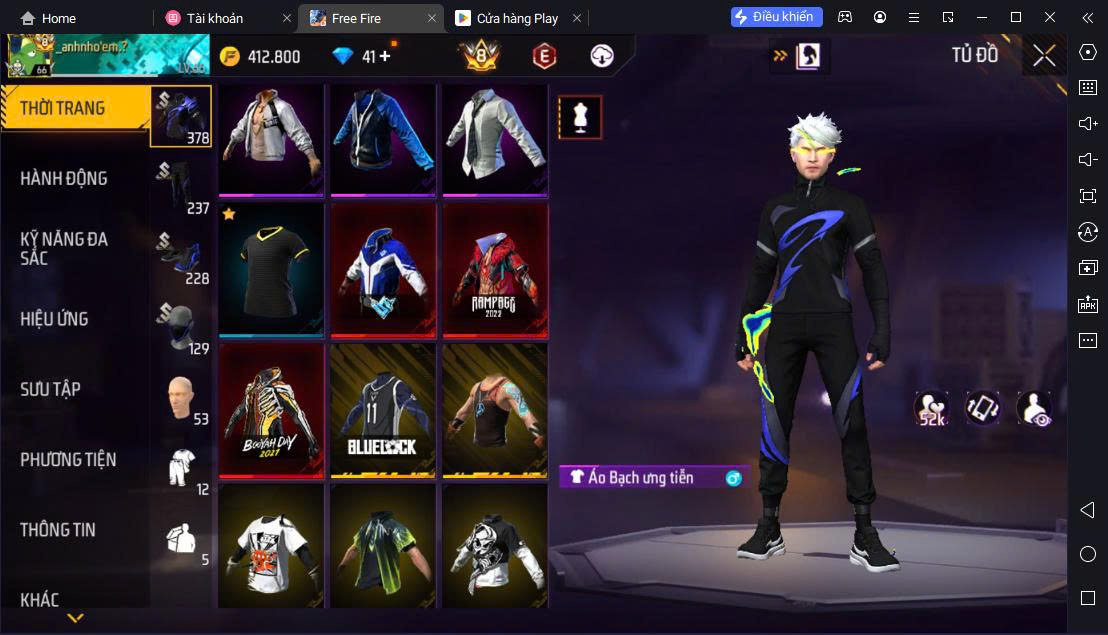Choose the Rampage 2022 red jacket
1108x635 pixels.
[495, 270]
